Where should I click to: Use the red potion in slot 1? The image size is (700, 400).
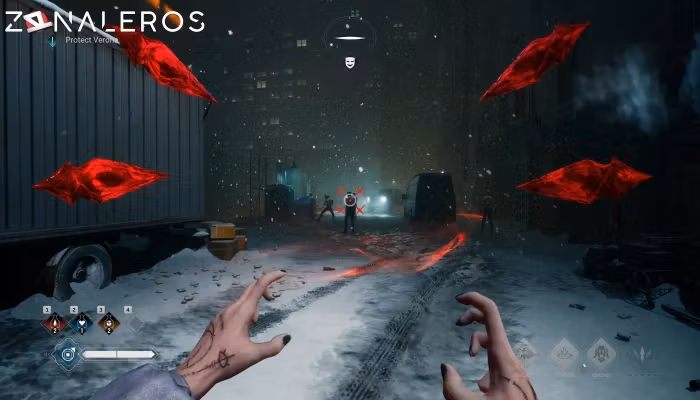tap(53, 323)
